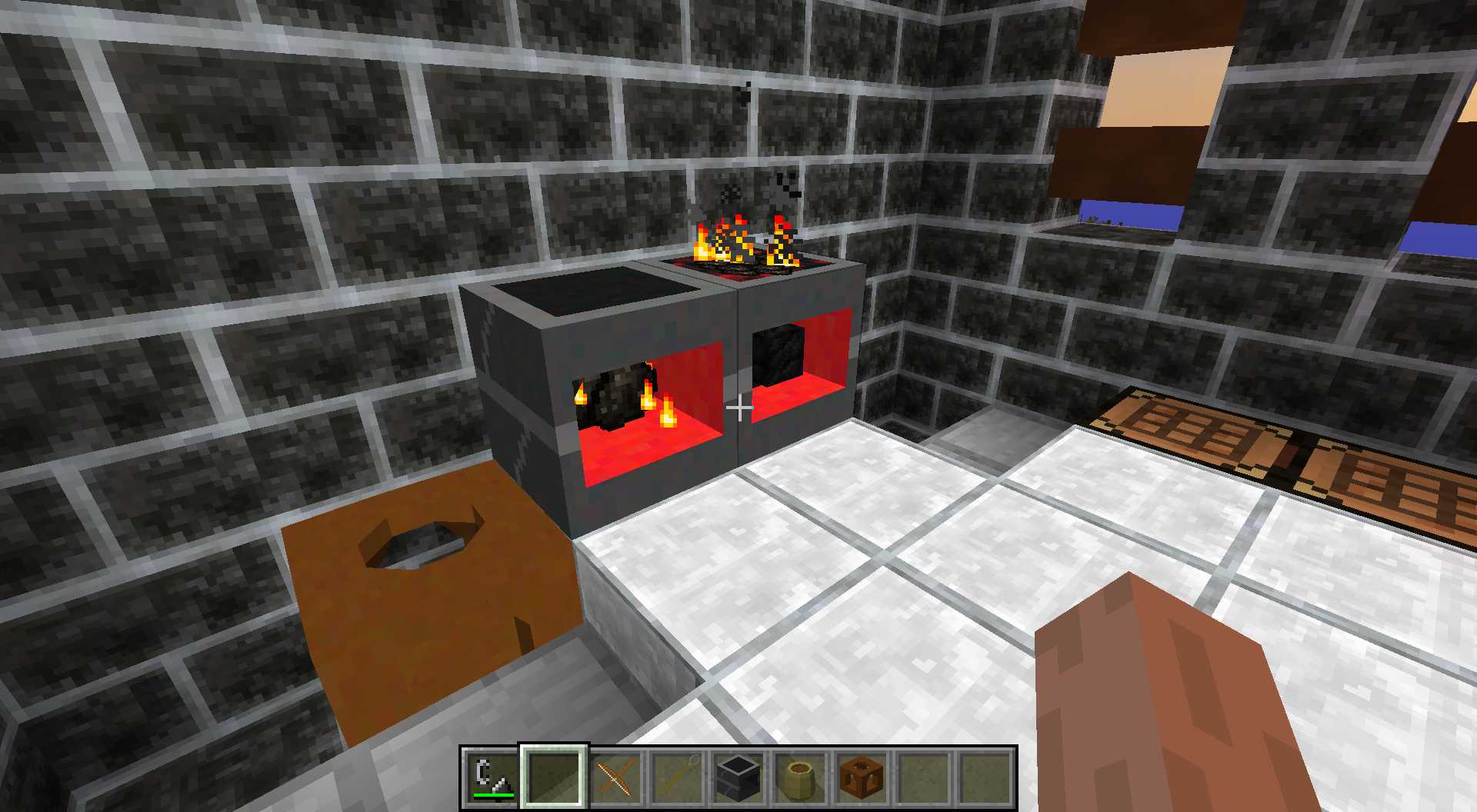Select the crossed wooden sticks hotbar slot
This screenshot has height=812, width=1477.
(x=615, y=776)
